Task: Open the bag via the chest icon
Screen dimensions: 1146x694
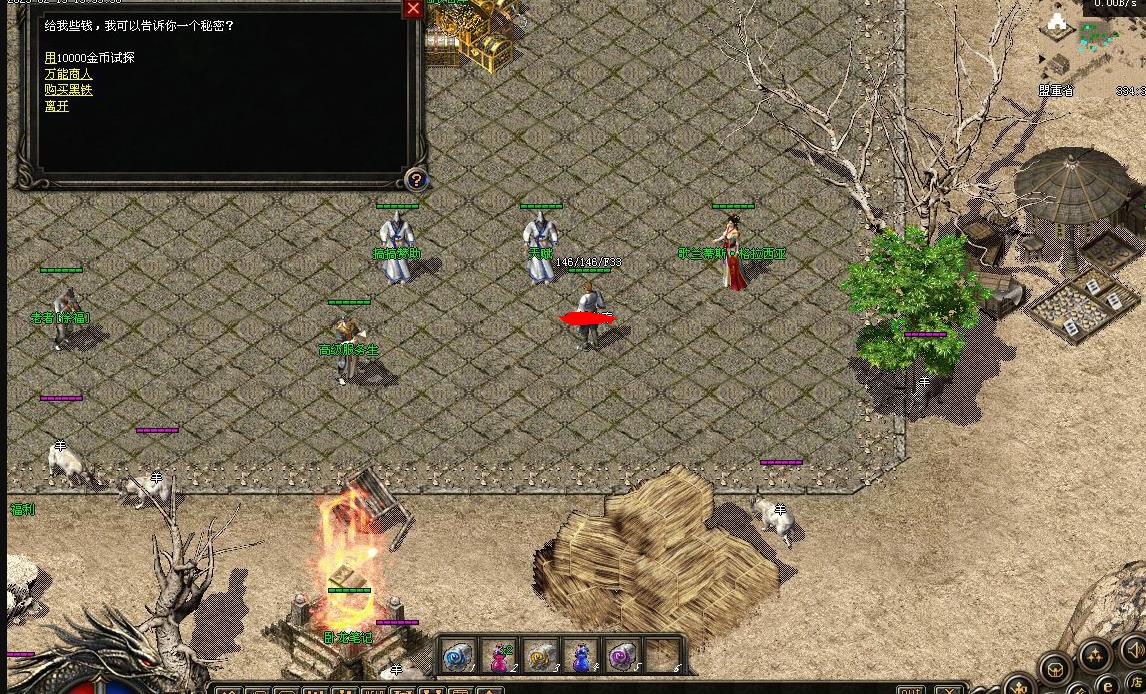Action: click(x=1055, y=667)
